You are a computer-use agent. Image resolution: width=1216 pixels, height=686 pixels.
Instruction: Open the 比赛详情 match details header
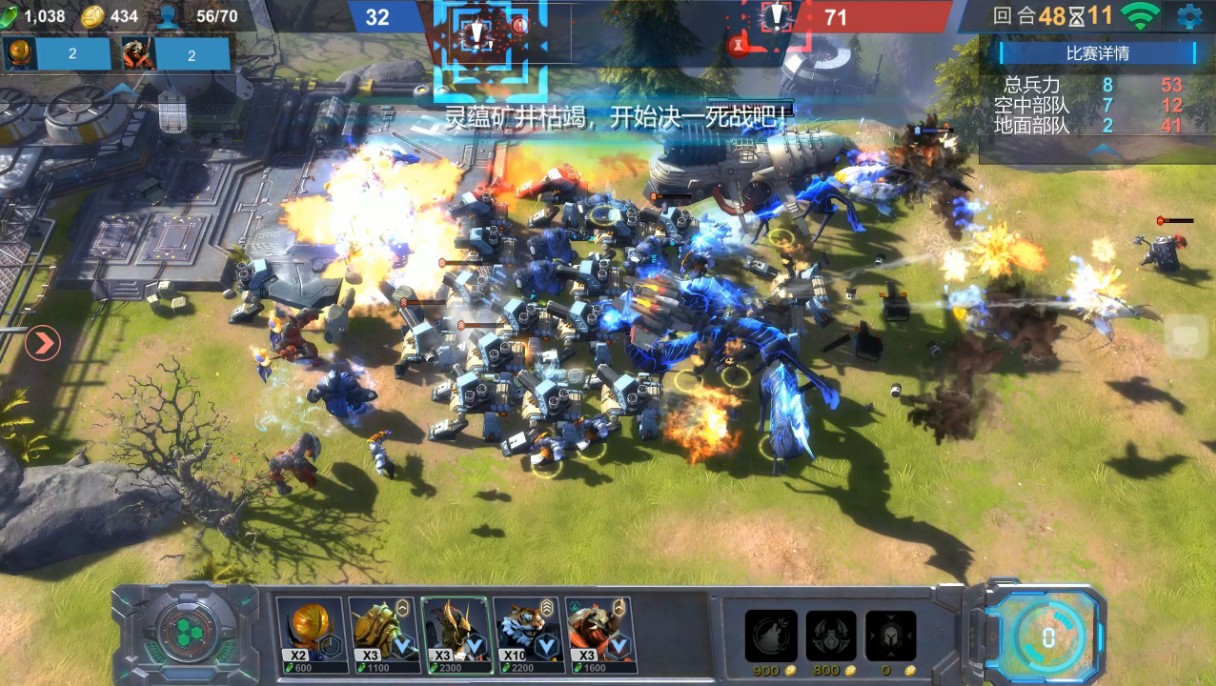click(x=1097, y=53)
